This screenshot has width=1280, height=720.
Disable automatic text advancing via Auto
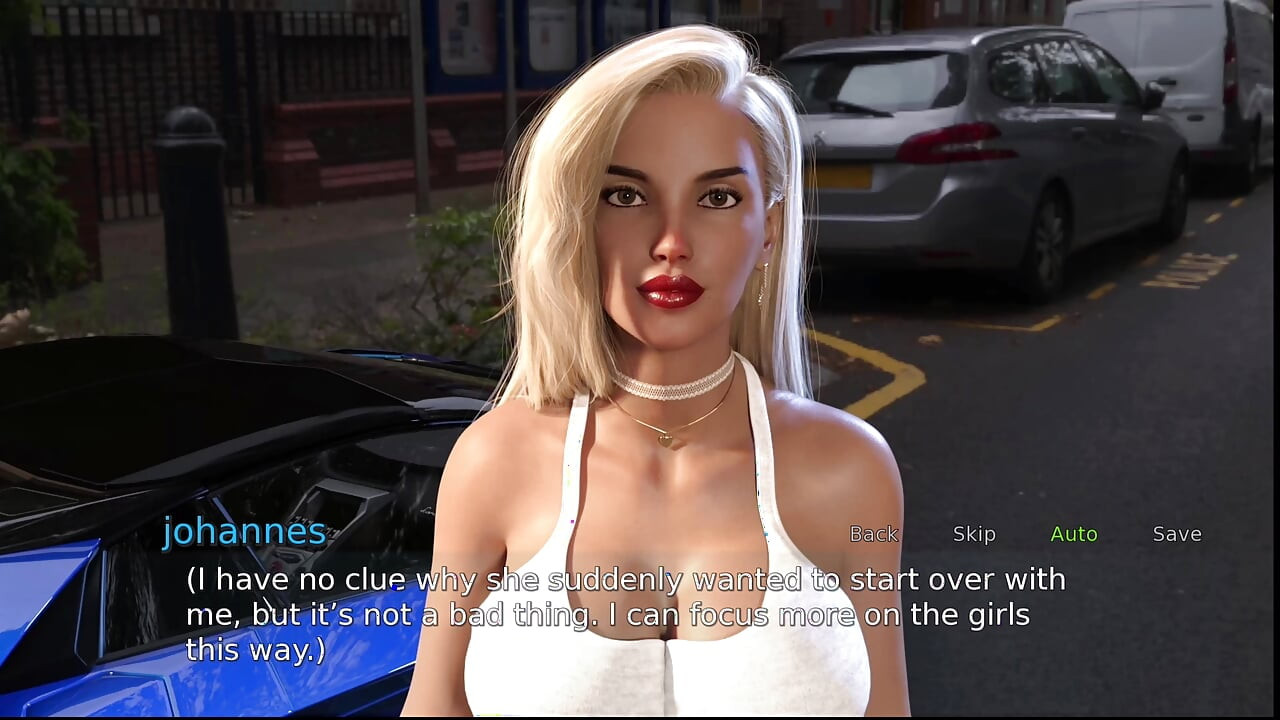coord(1074,533)
